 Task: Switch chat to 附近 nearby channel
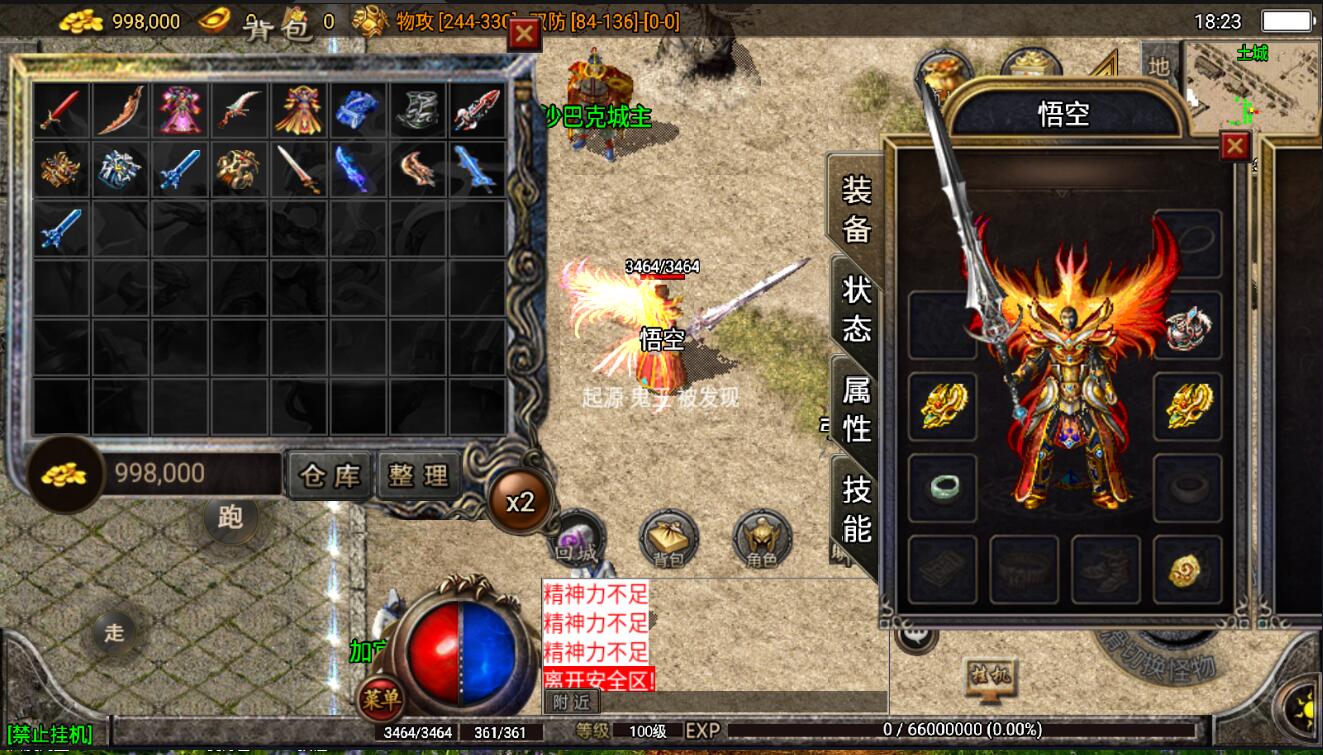tap(571, 703)
